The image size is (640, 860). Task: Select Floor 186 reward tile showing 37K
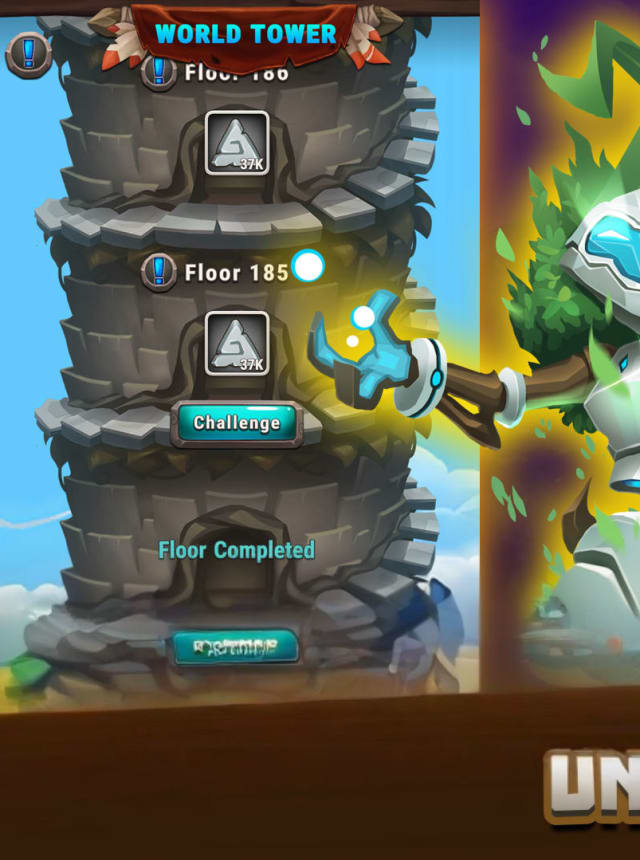pos(237,143)
